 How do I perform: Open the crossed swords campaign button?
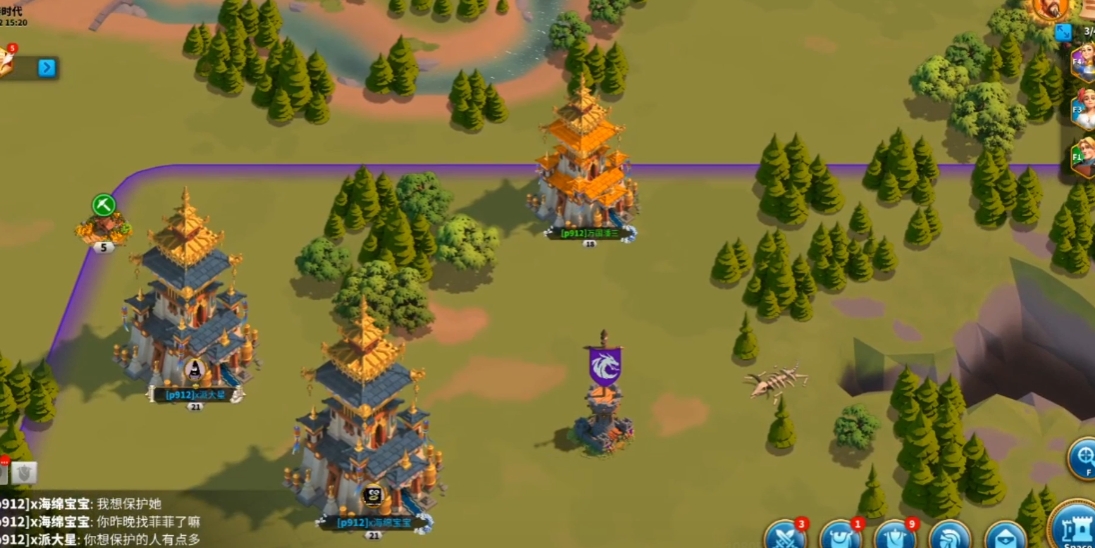pos(784,535)
